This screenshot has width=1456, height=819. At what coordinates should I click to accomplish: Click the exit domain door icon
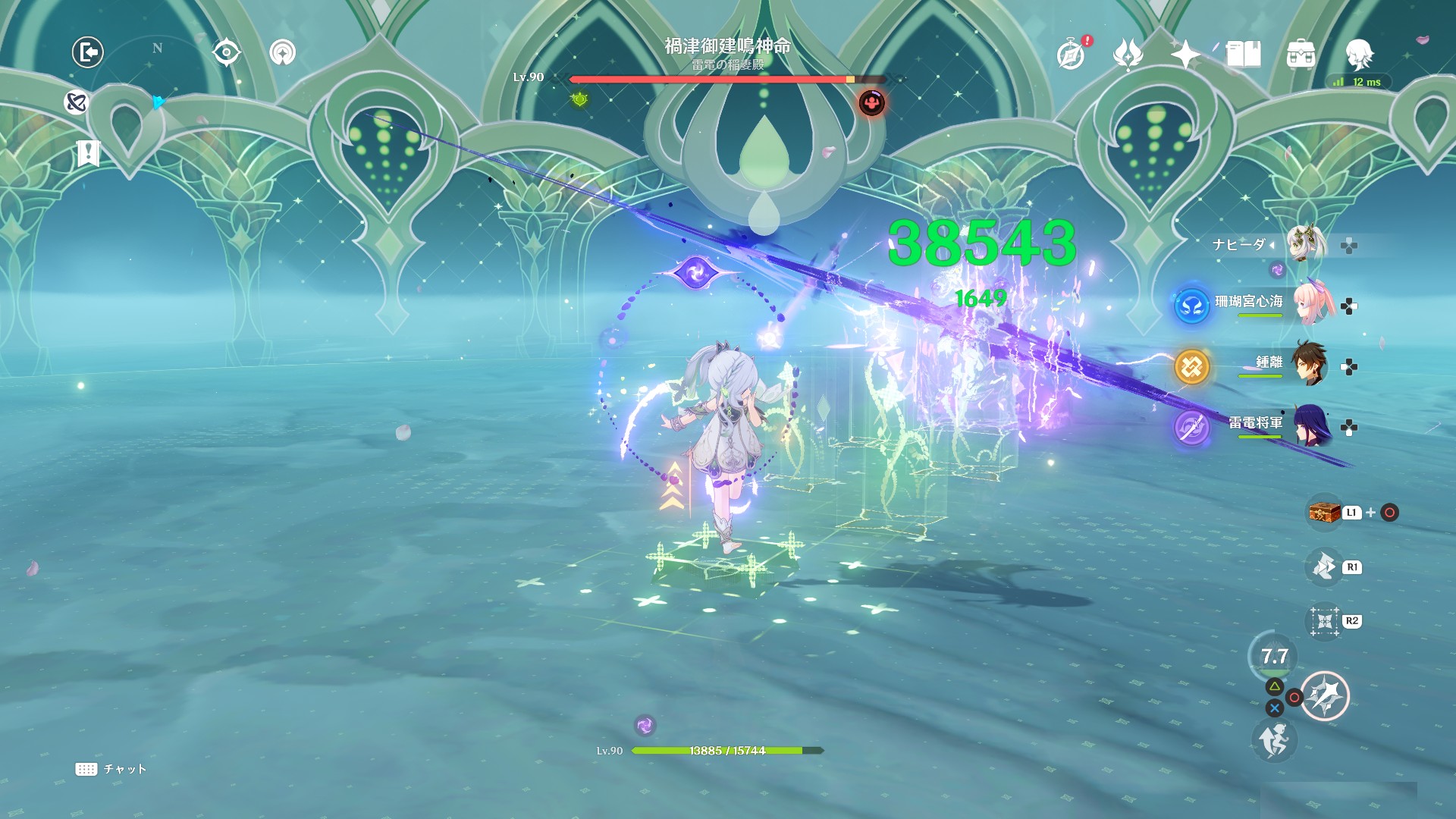(88, 52)
